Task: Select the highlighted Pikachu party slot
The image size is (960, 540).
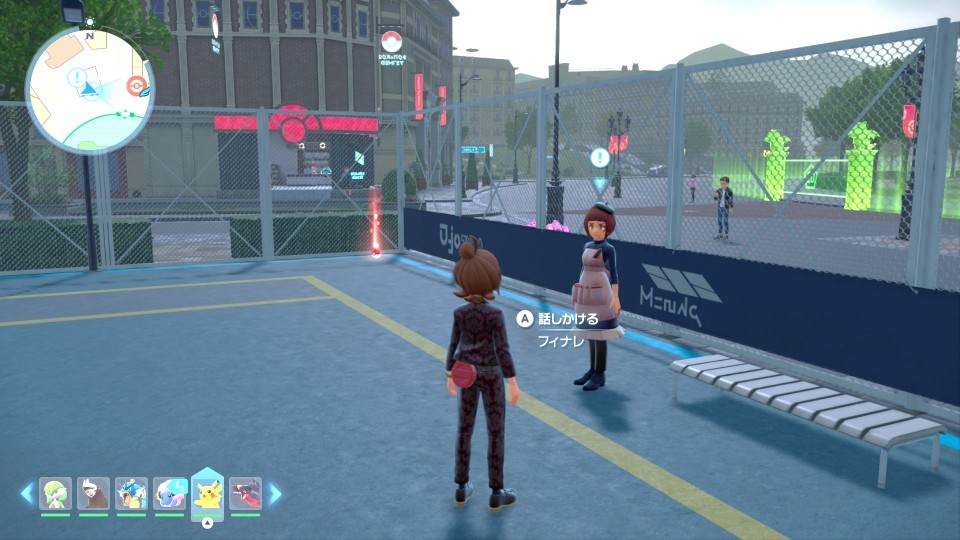Action: point(207,493)
